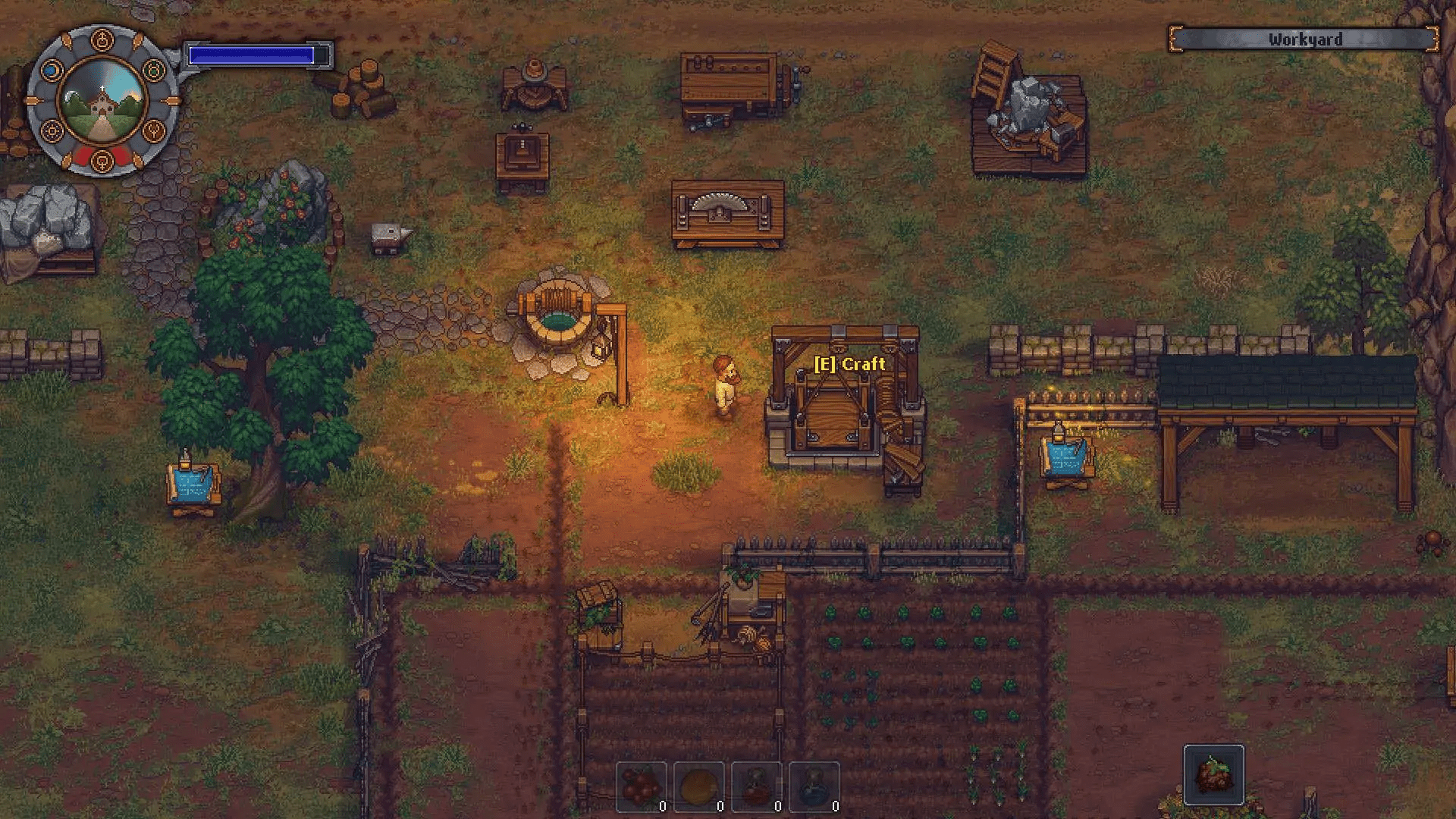Viewport: 1456px width, 819px height.
Task: Click the blue moon icon on the clock dial
Action: click(52, 70)
